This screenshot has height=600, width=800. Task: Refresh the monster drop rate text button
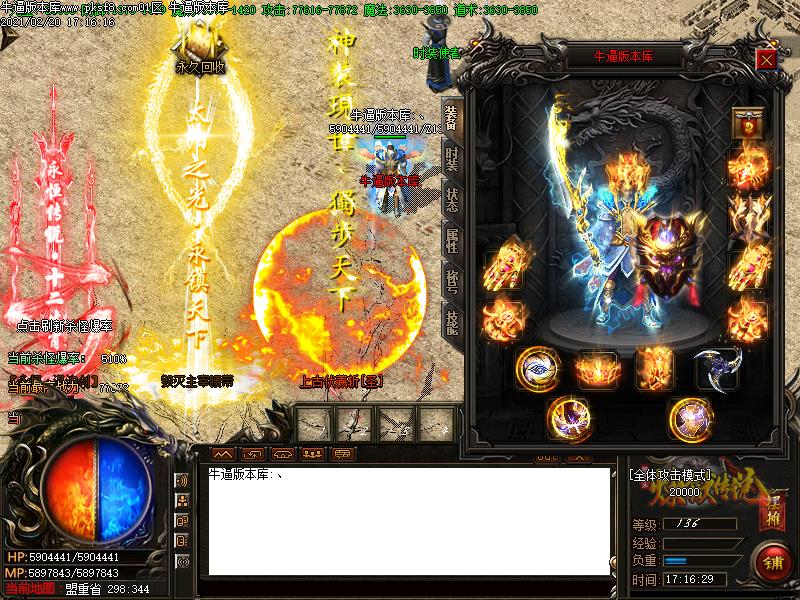[63, 325]
